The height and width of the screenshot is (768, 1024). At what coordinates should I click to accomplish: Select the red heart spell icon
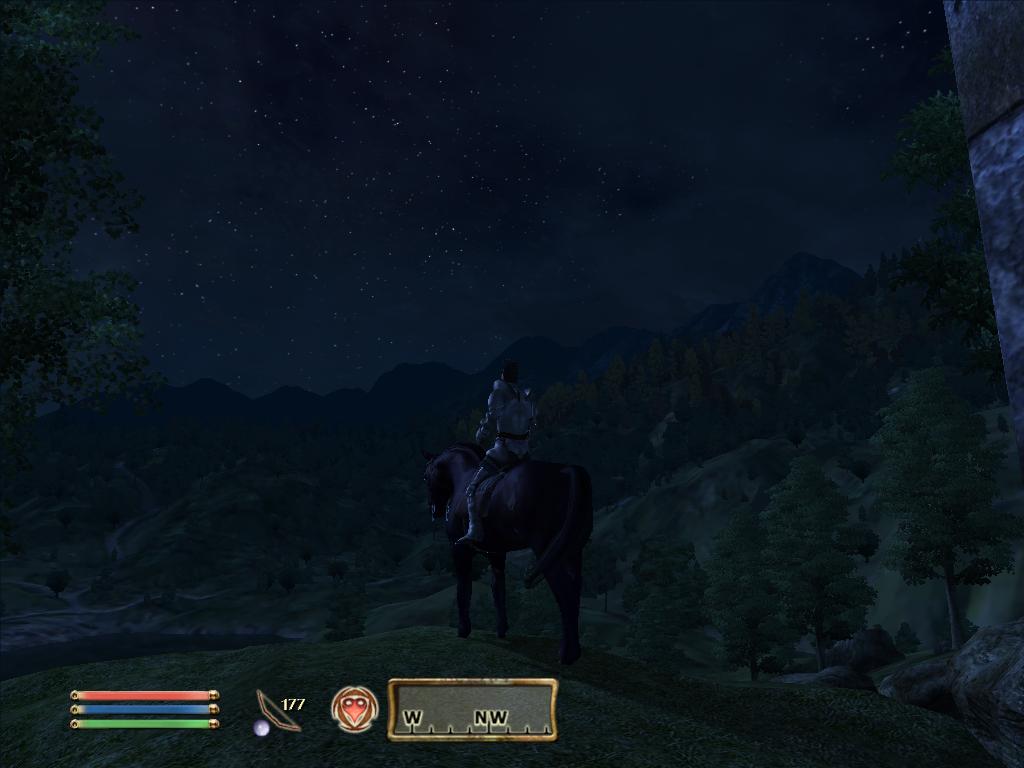(354, 709)
